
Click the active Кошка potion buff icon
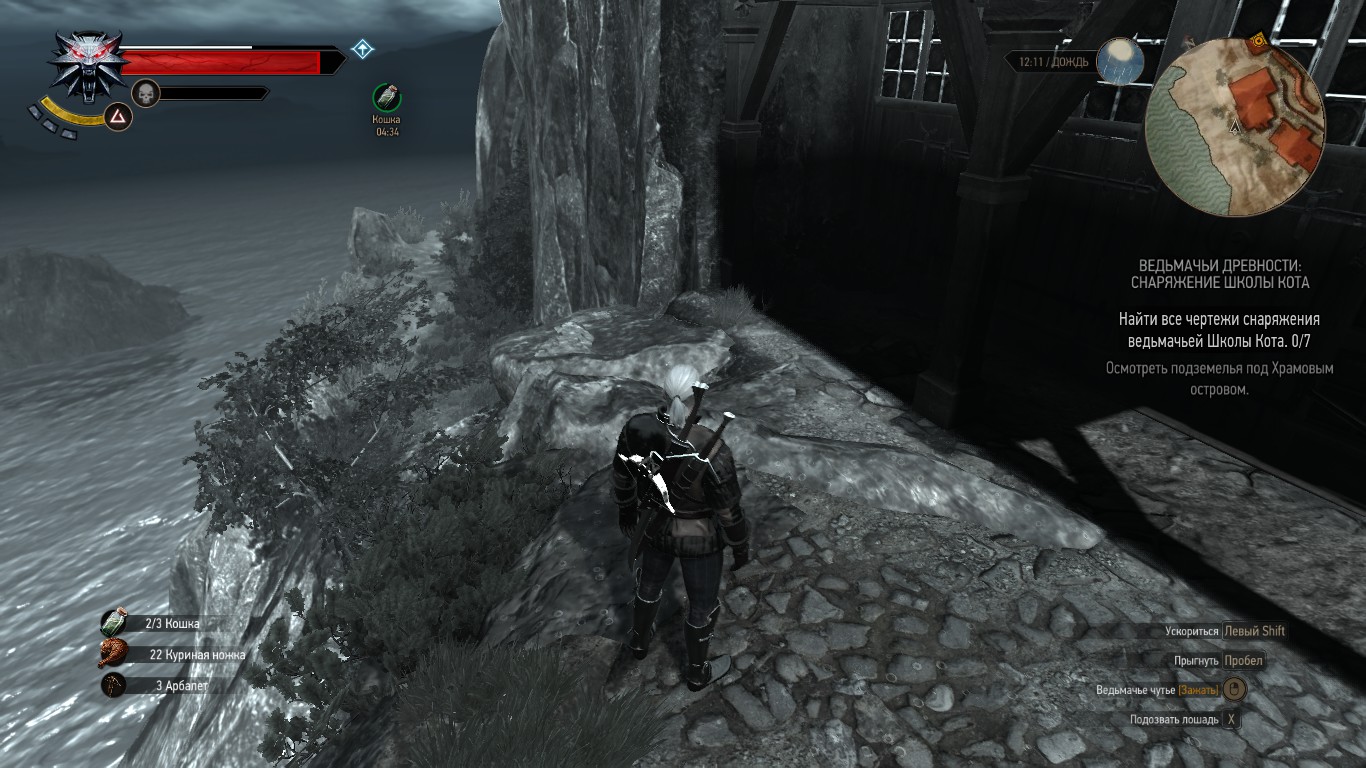pos(387,97)
